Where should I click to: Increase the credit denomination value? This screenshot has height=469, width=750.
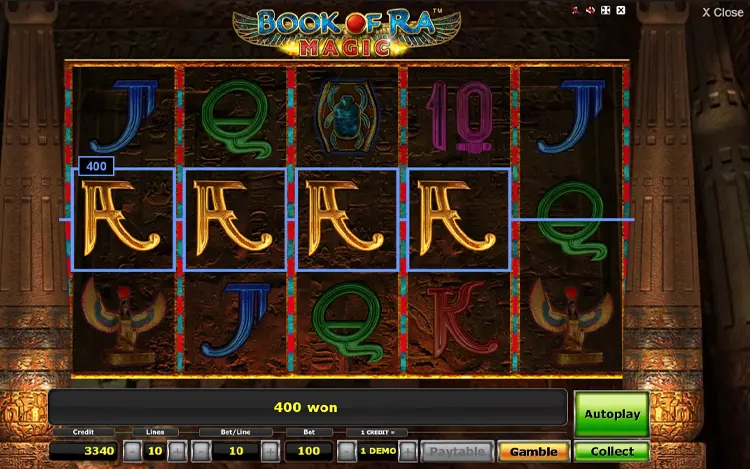(x=408, y=450)
